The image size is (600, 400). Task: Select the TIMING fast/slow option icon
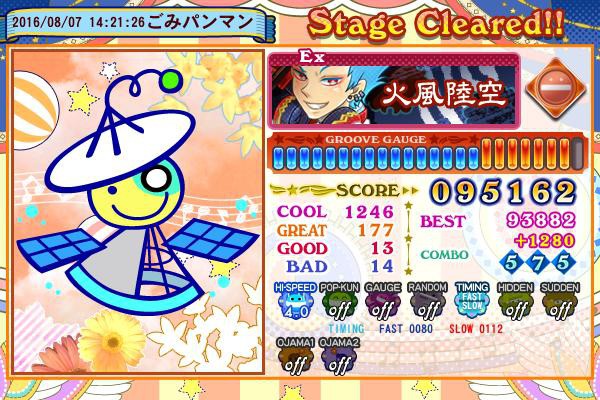pyautogui.click(x=472, y=303)
